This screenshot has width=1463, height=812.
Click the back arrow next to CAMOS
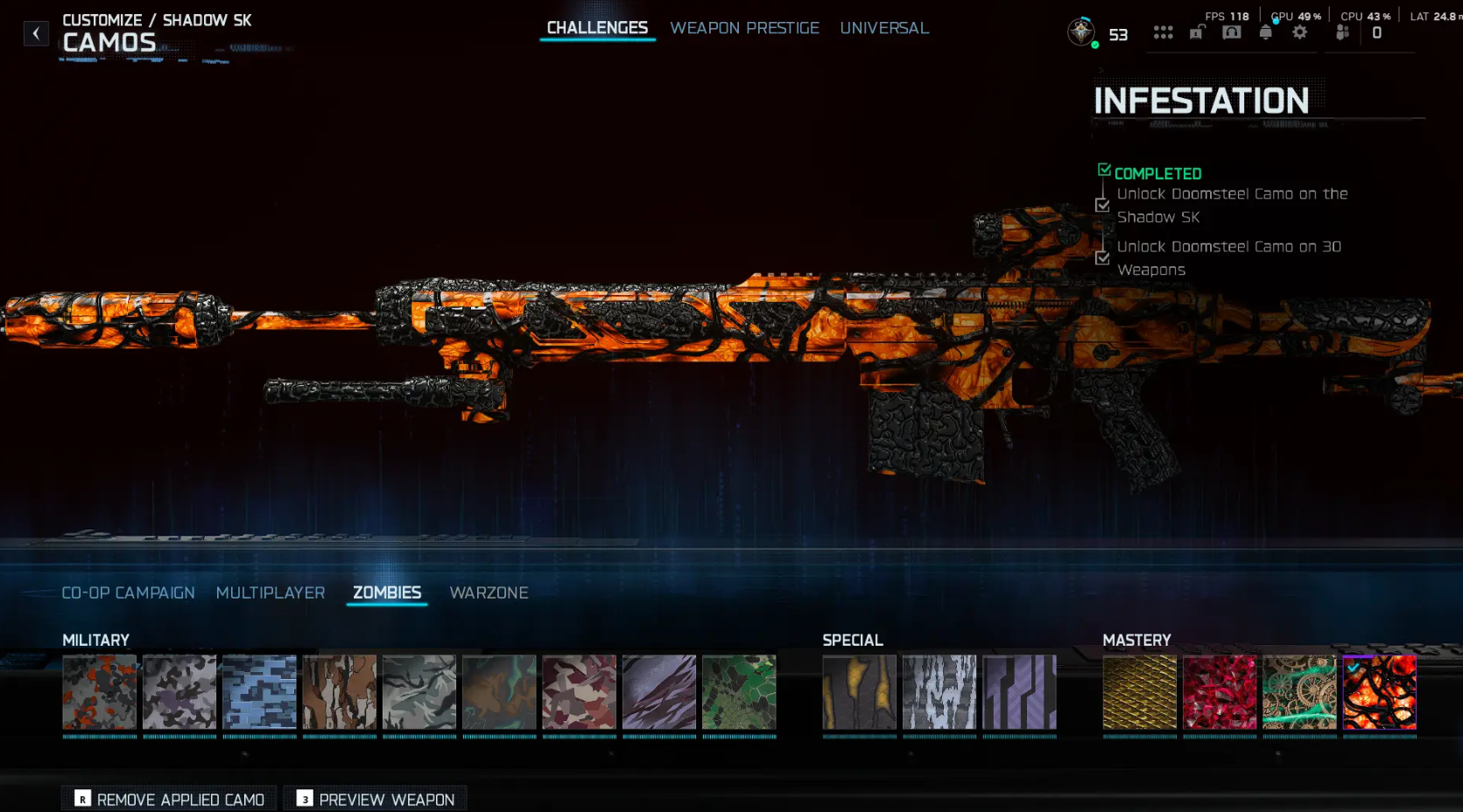[x=36, y=32]
